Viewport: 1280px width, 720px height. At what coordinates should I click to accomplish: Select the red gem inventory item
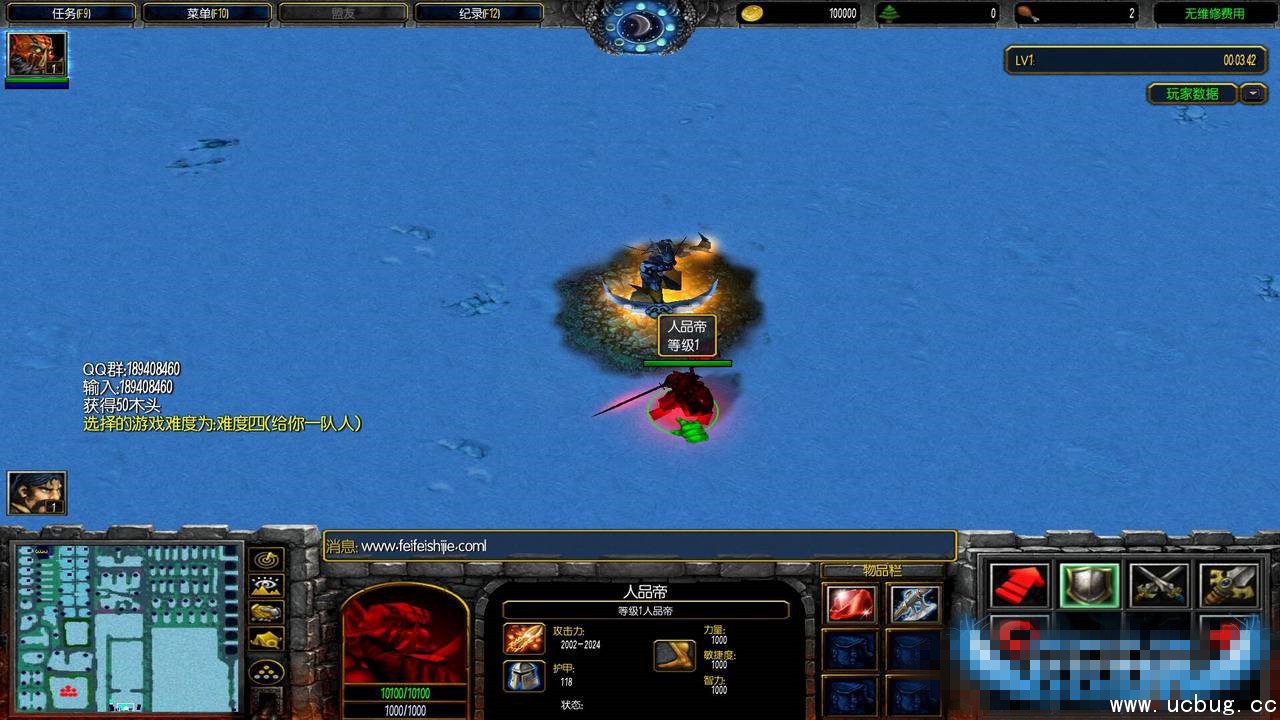pyautogui.click(x=851, y=603)
